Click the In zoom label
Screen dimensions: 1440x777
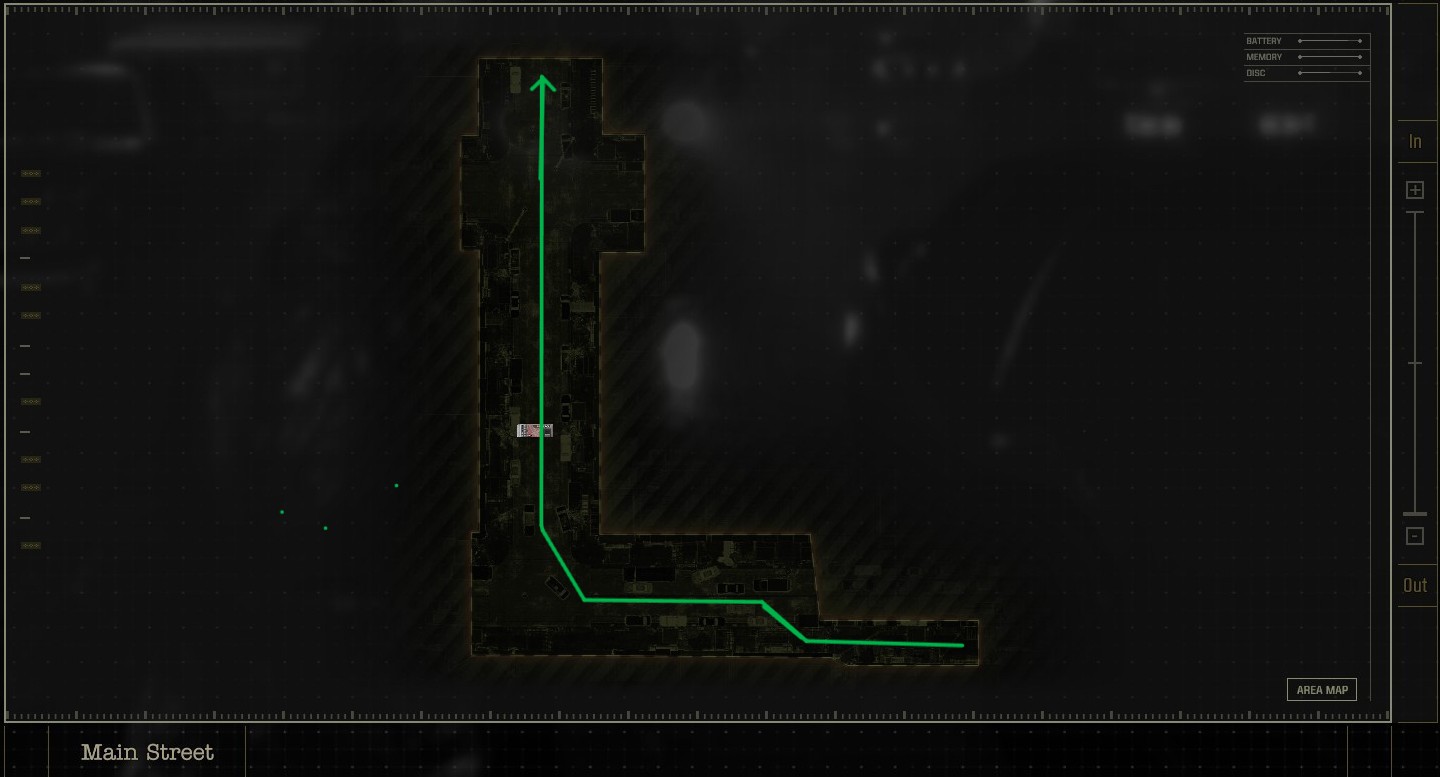coord(1415,142)
